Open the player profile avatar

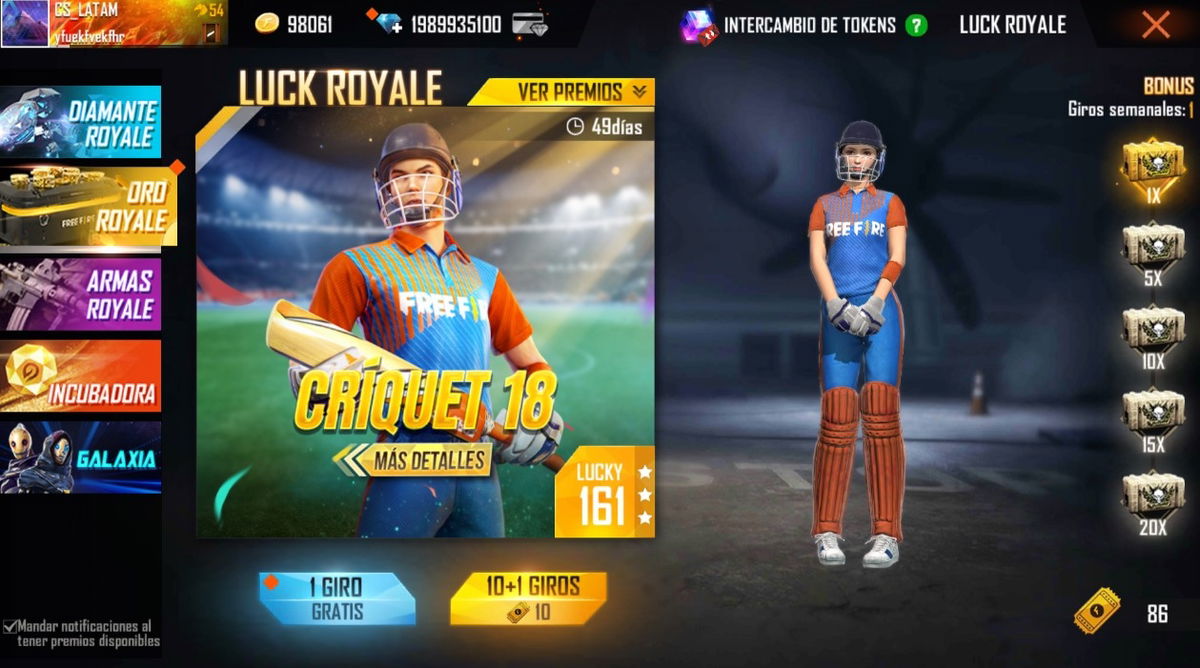[x=24, y=23]
